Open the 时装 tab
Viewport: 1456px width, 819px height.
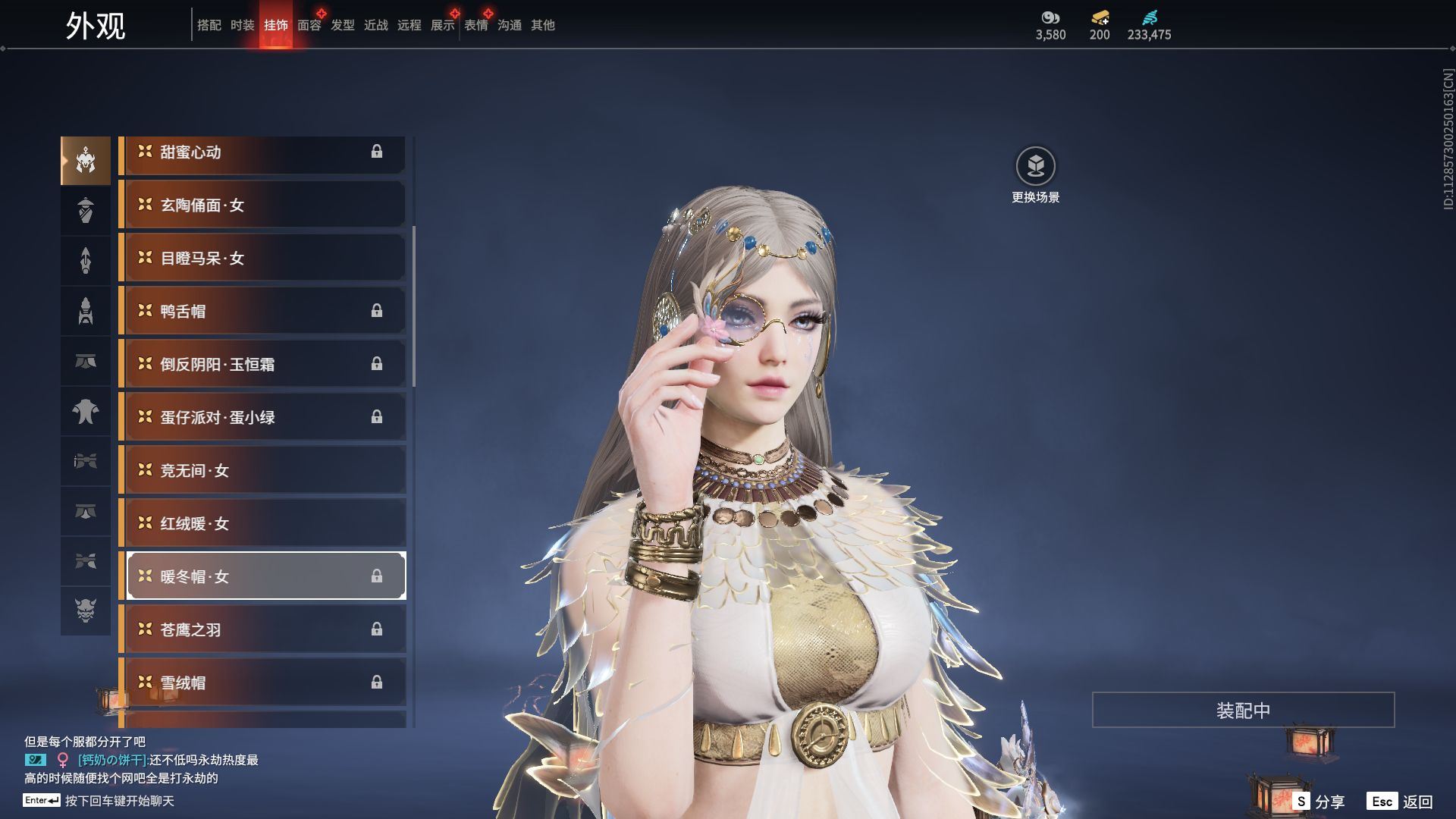click(x=242, y=25)
